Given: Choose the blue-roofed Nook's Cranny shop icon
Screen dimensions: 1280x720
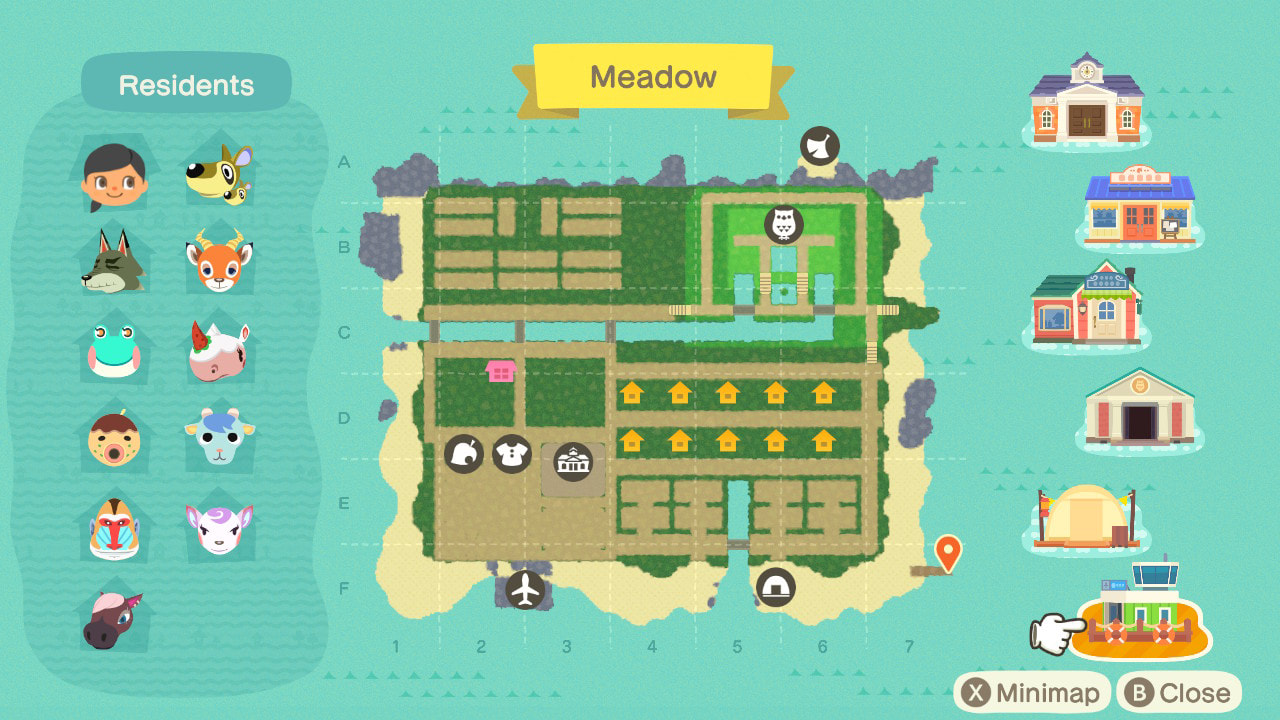Looking at the screenshot, I should pos(1139,207).
